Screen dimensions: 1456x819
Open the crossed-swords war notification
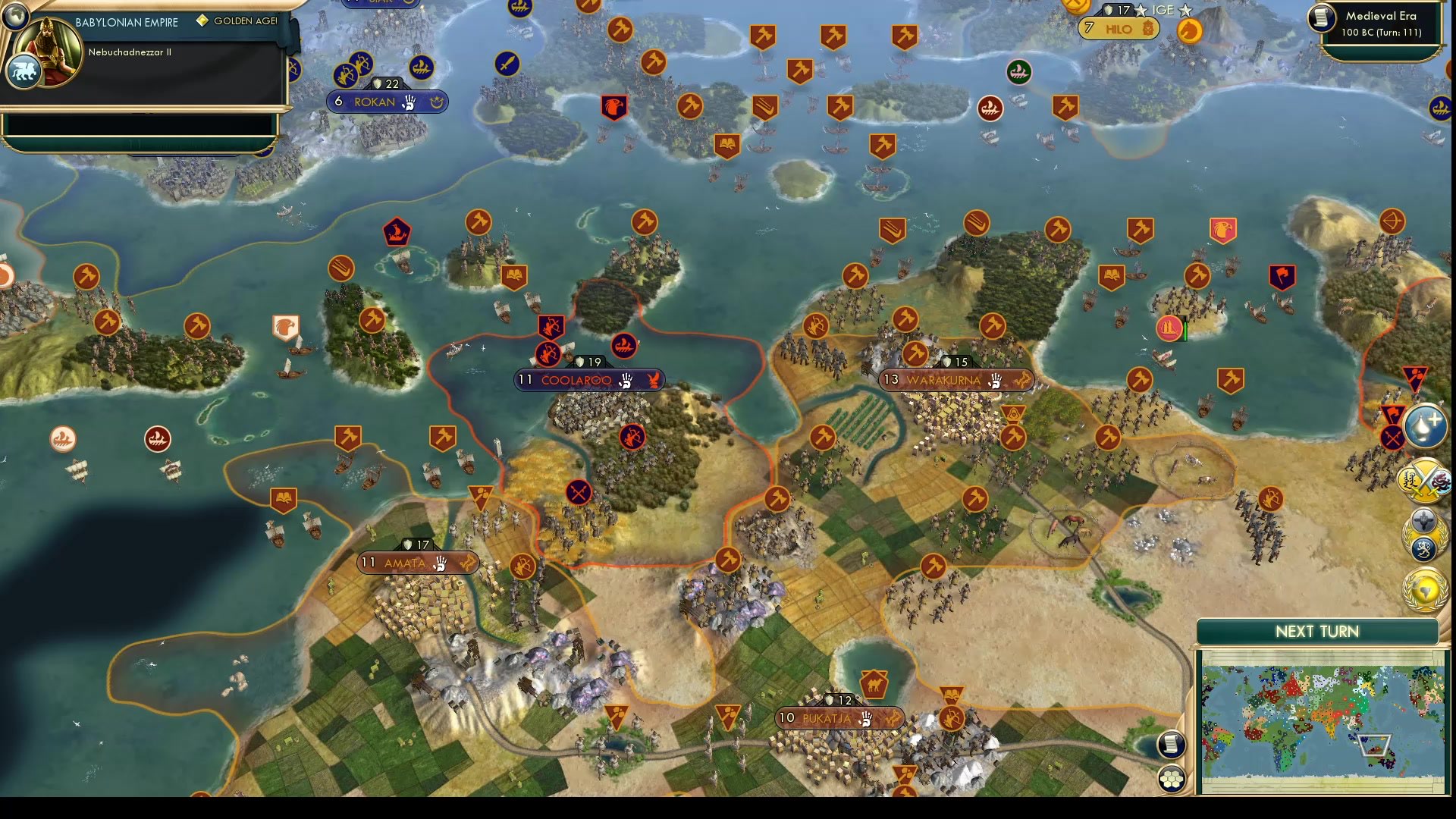coord(1424,480)
